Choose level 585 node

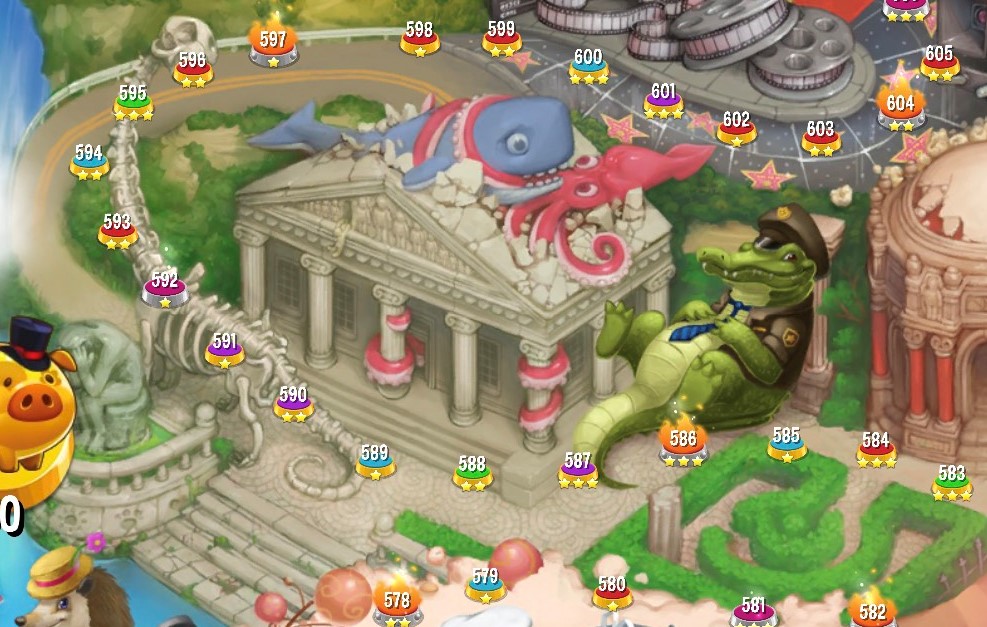(787, 443)
